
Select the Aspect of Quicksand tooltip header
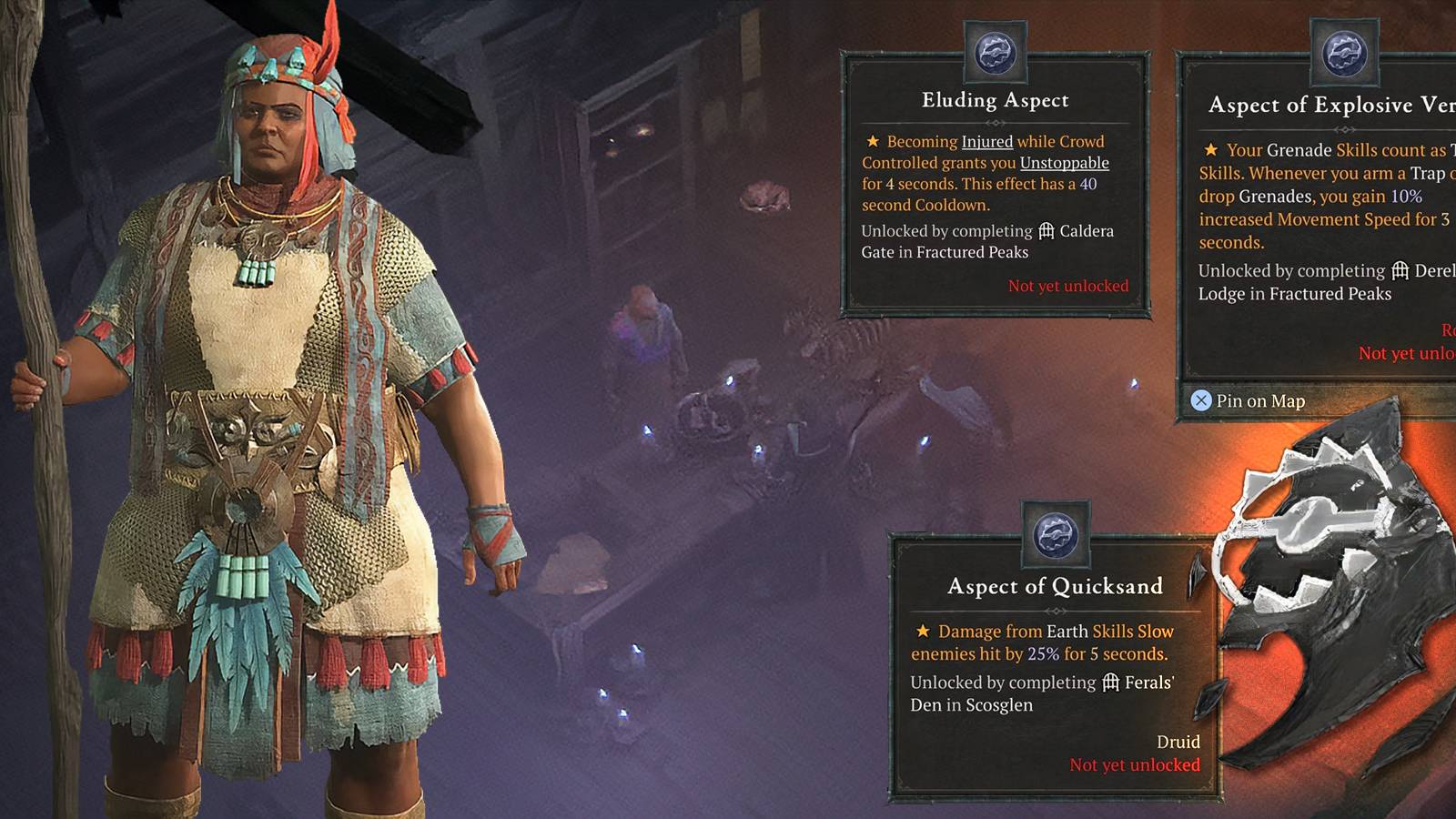[1056, 586]
